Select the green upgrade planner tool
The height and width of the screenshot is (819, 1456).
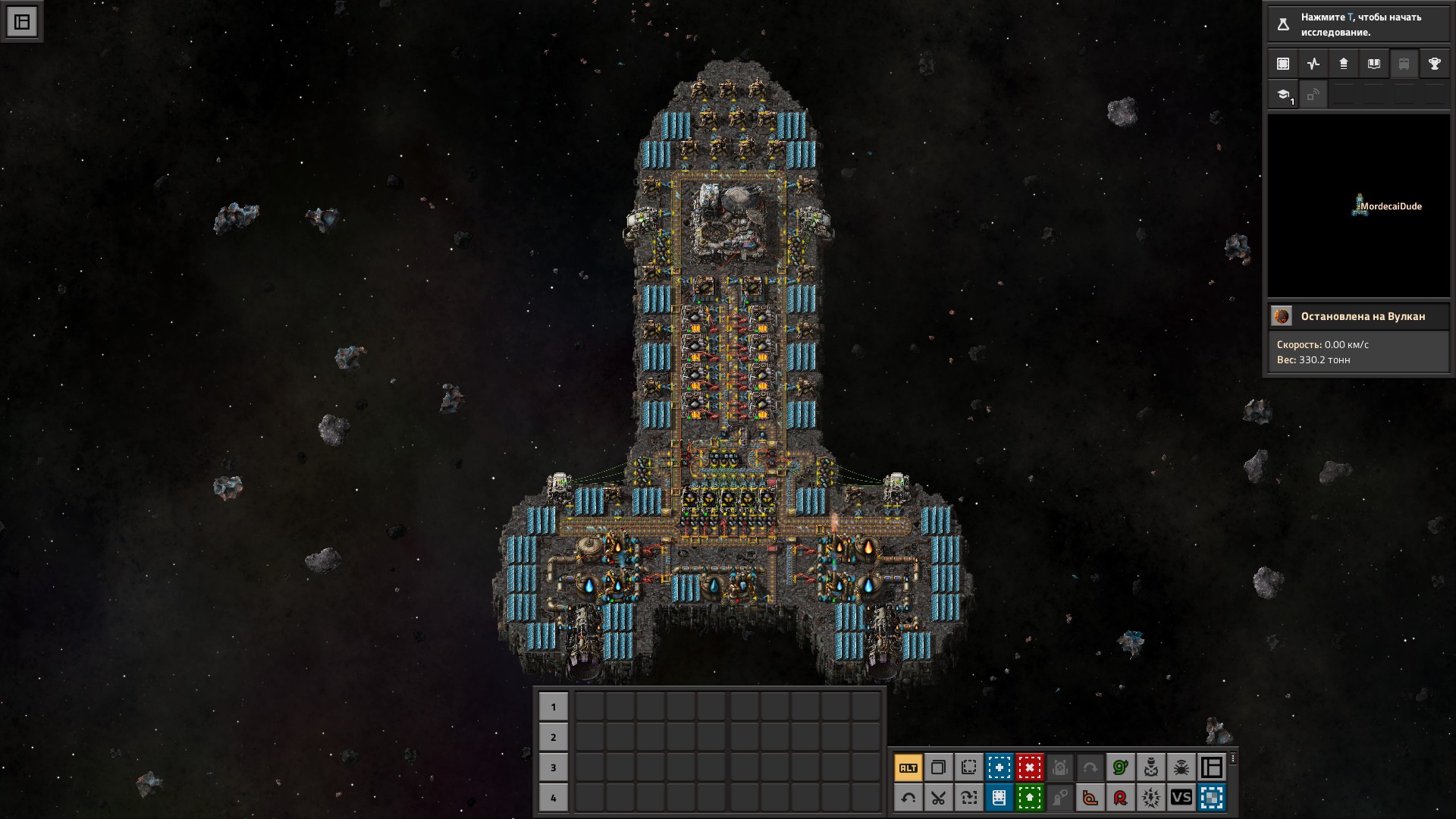pos(1029,798)
